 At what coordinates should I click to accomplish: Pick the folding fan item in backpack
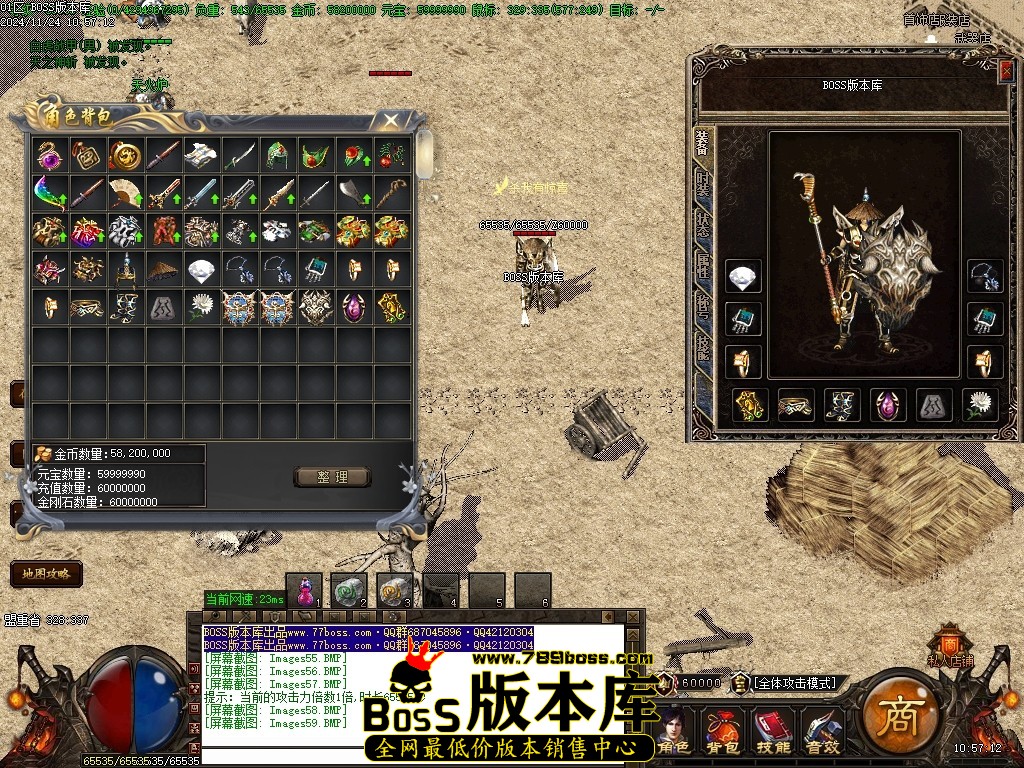pyautogui.click(x=125, y=192)
